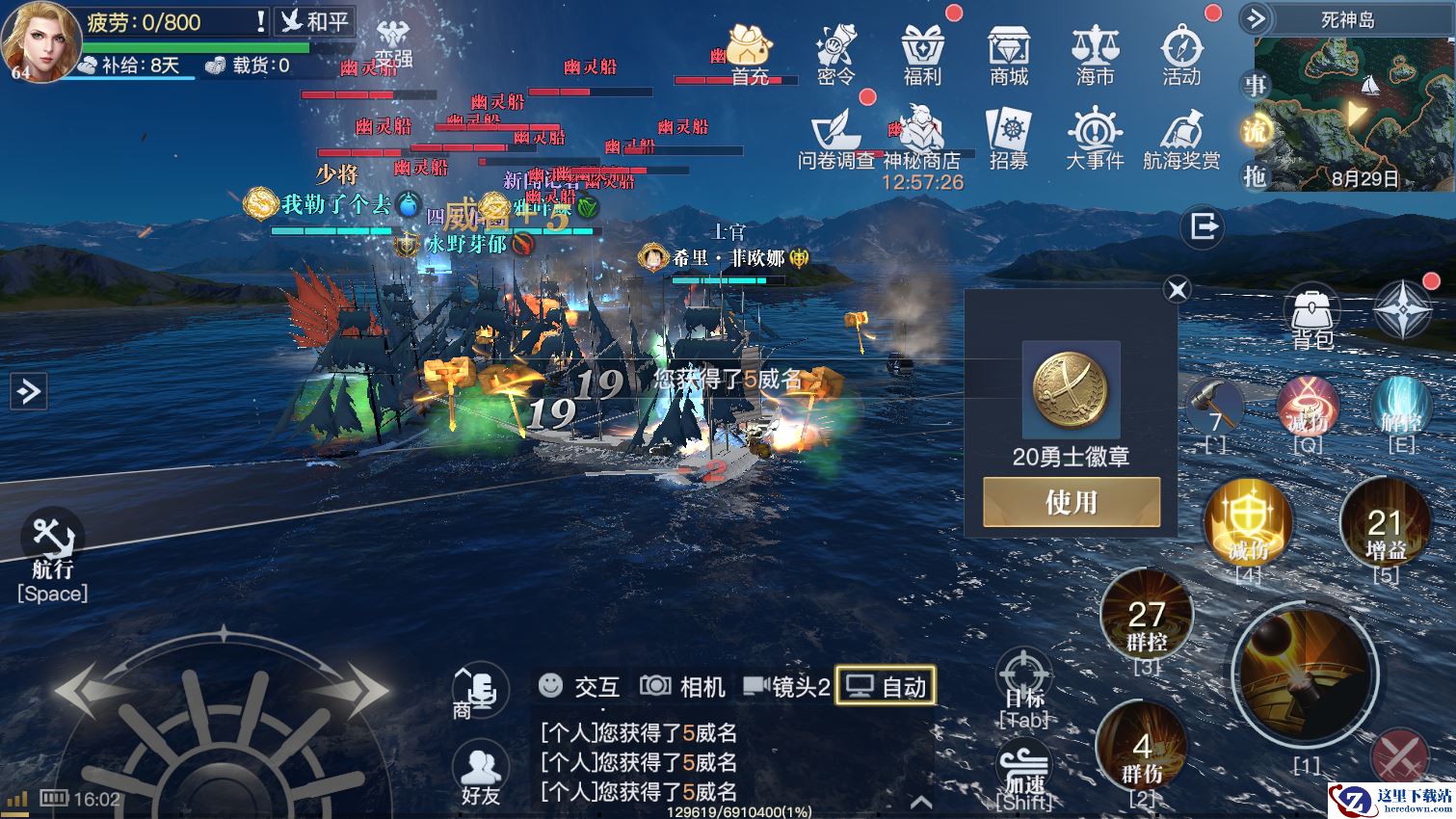The image size is (1456, 819).
Task: Toggle the 自动 auto-battle button
Action: click(886, 686)
